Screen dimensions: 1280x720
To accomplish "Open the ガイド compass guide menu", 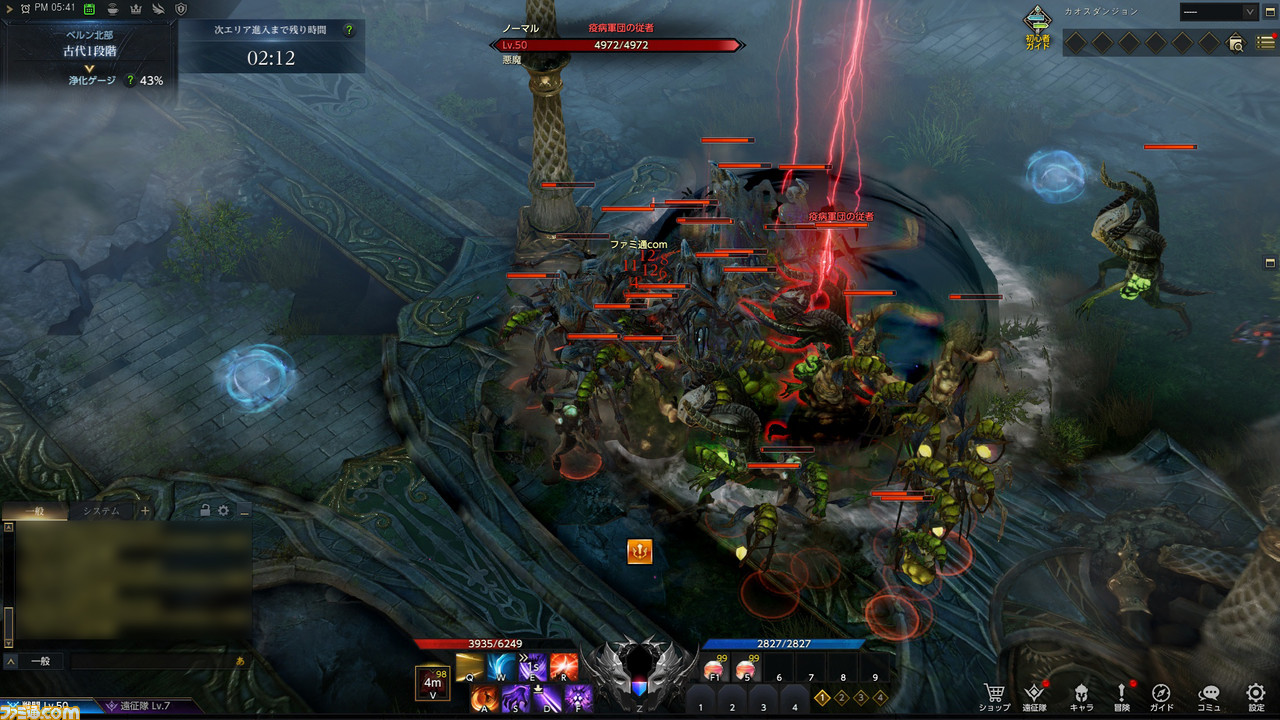I will 1161,694.
